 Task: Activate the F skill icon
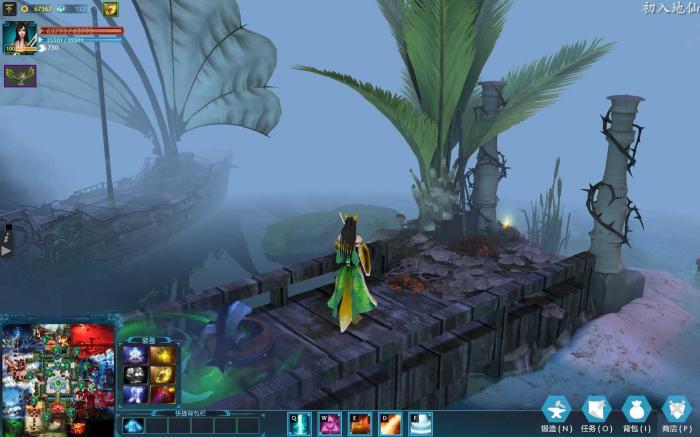[421, 424]
